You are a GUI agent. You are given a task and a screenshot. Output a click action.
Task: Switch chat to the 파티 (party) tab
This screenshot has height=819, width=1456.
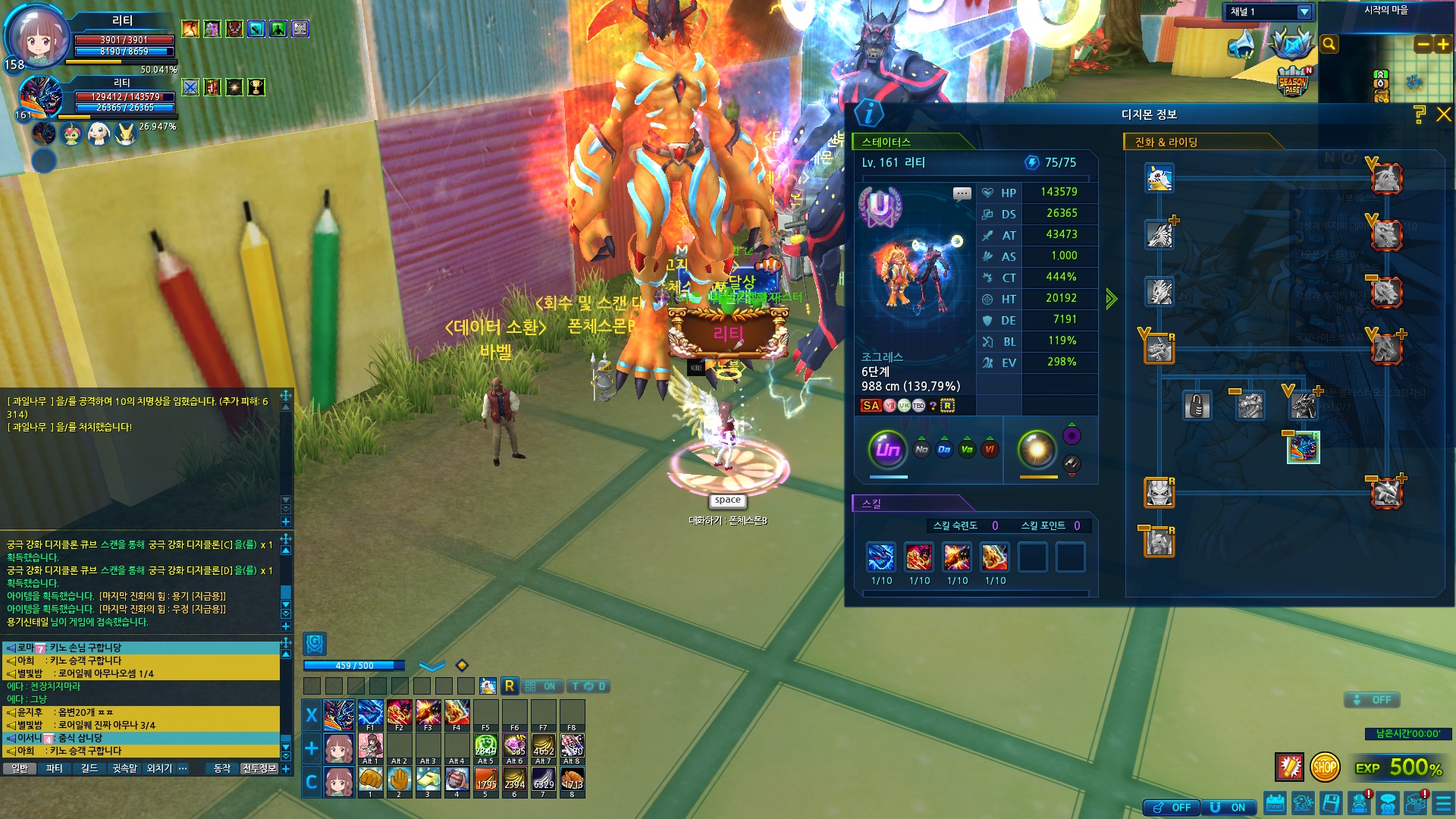tap(54, 769)
